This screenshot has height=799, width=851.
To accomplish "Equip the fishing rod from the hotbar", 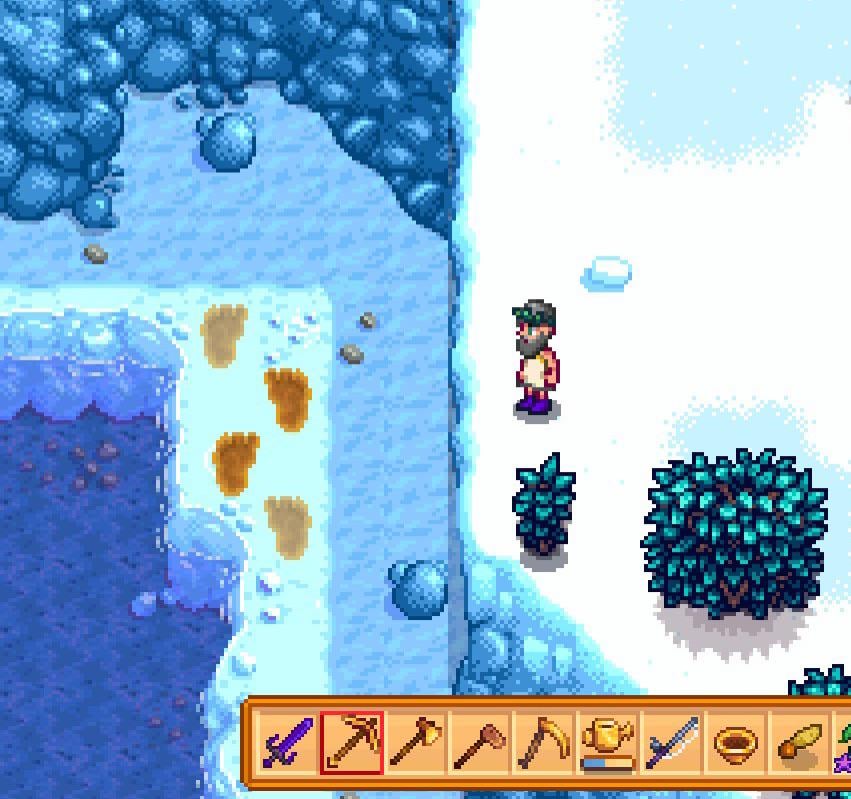I will coord(671,744).
